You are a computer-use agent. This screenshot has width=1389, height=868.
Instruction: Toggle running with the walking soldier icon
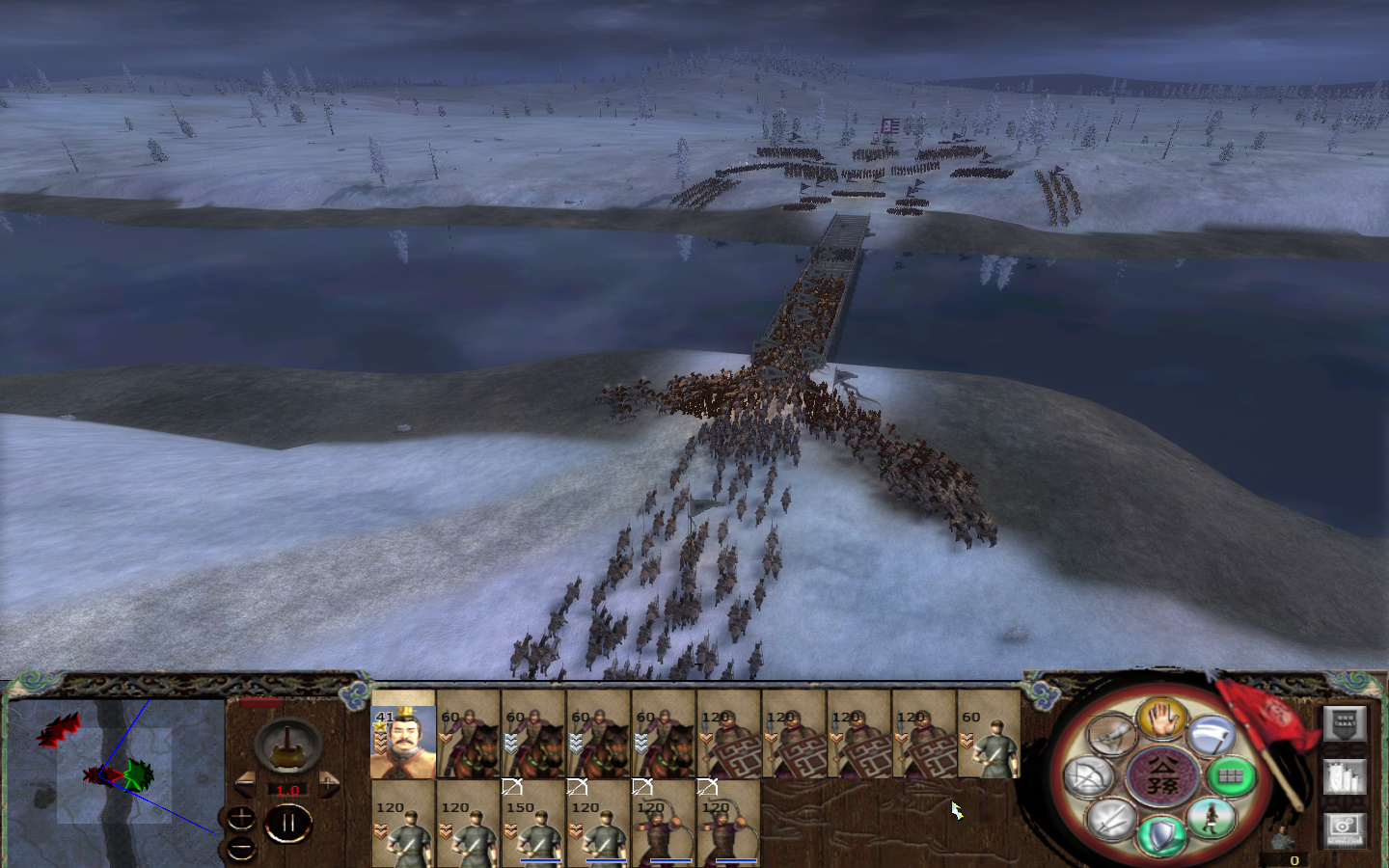point(1213,819)
